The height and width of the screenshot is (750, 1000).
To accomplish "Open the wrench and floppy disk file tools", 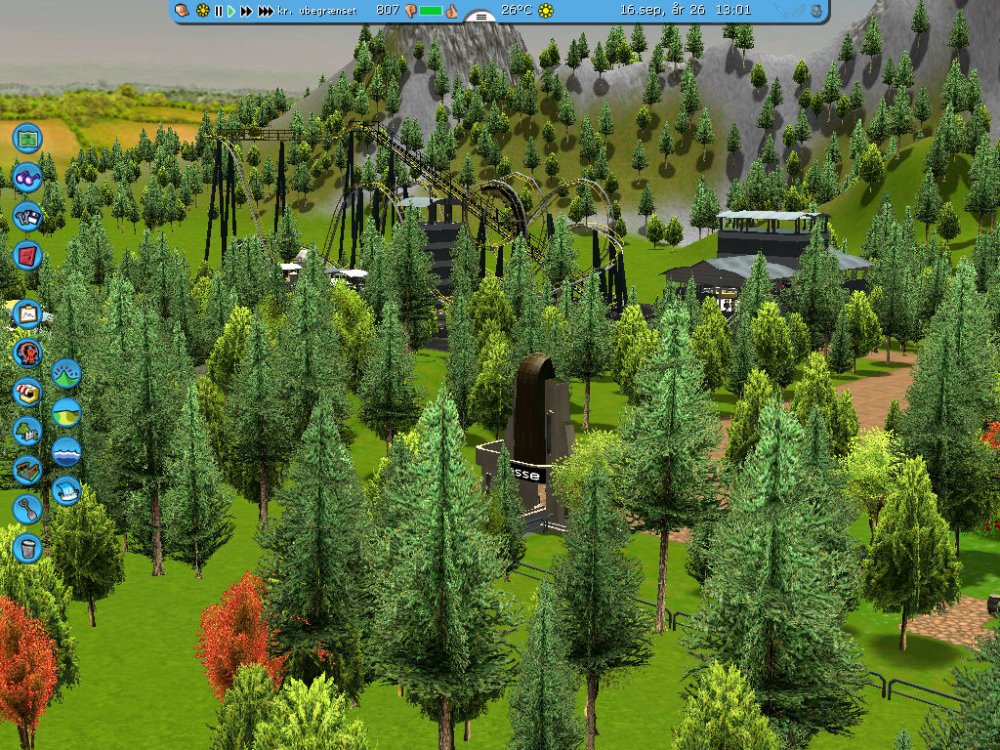I will point(27,216).
